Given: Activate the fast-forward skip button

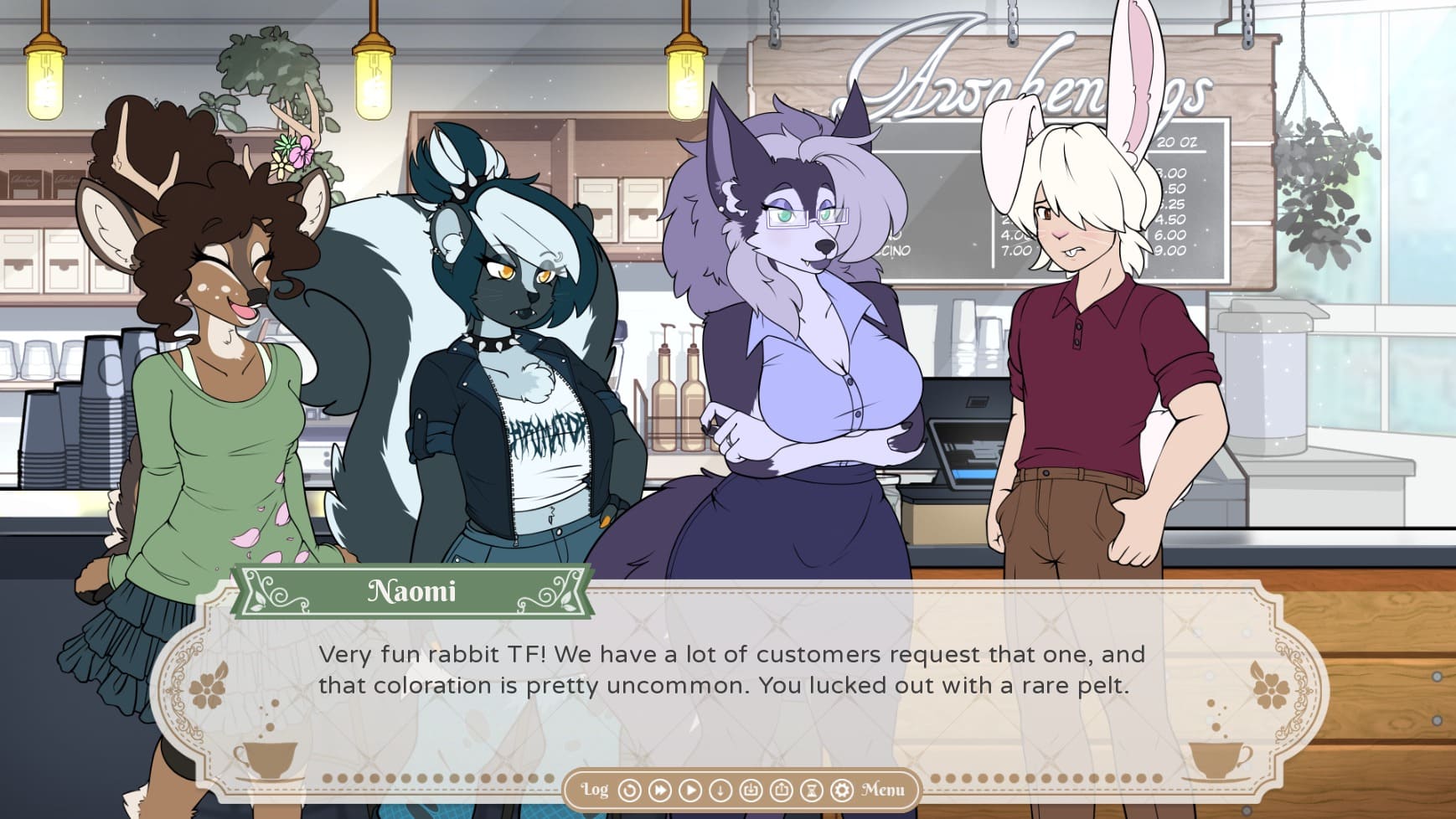Looking at the screenshot, I should [660, 790].
